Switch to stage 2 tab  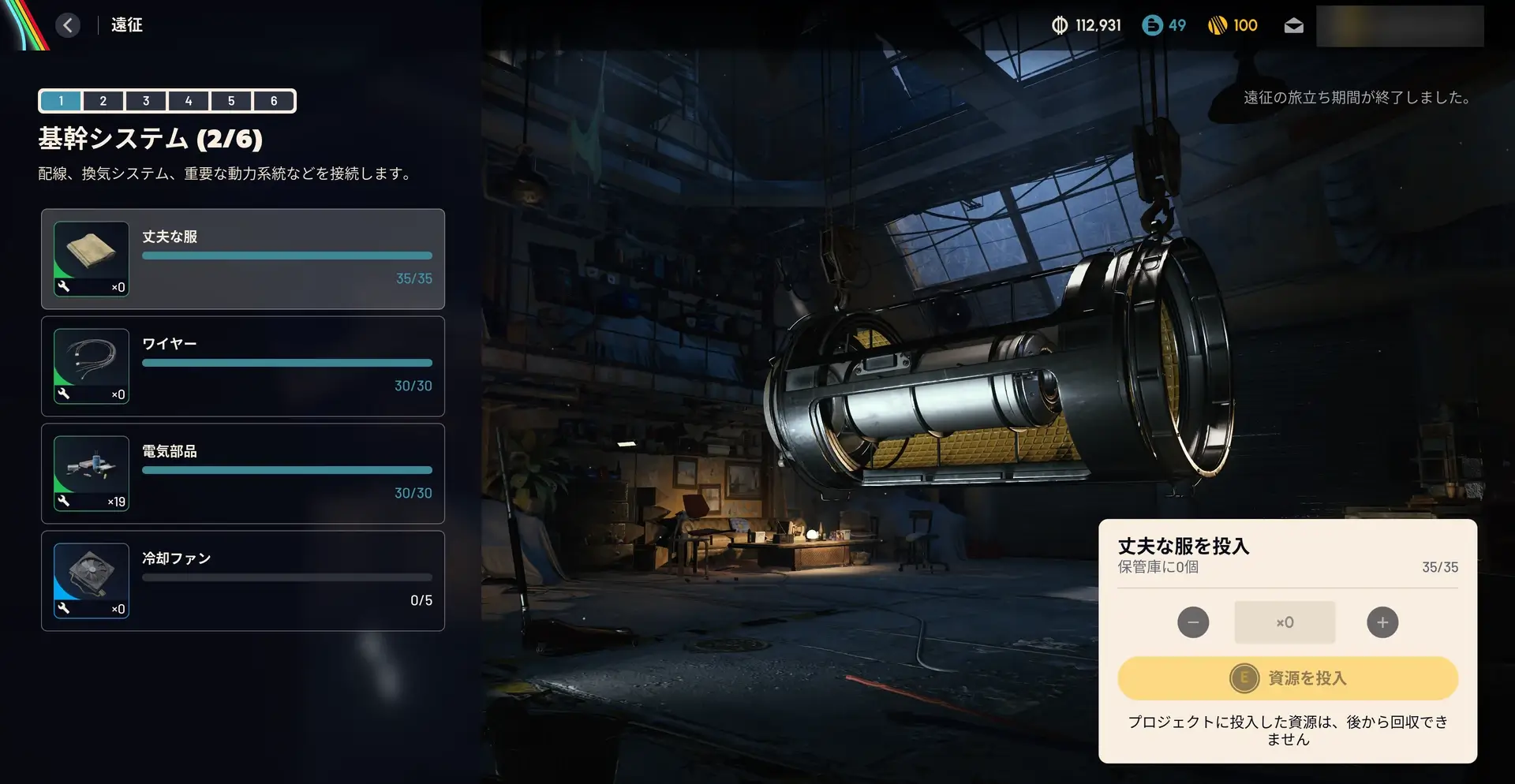pos(103,101)
